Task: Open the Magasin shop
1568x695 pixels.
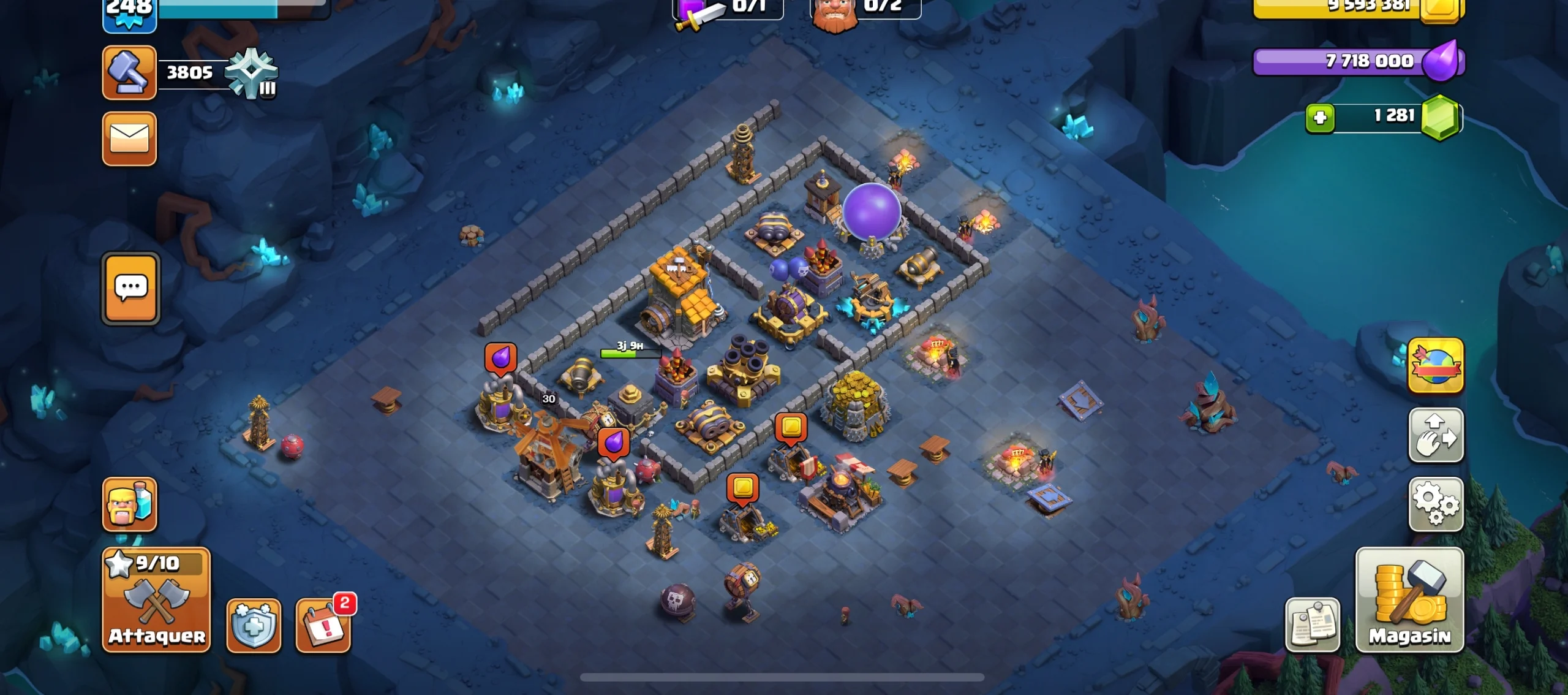Action: coord(1409,599)
